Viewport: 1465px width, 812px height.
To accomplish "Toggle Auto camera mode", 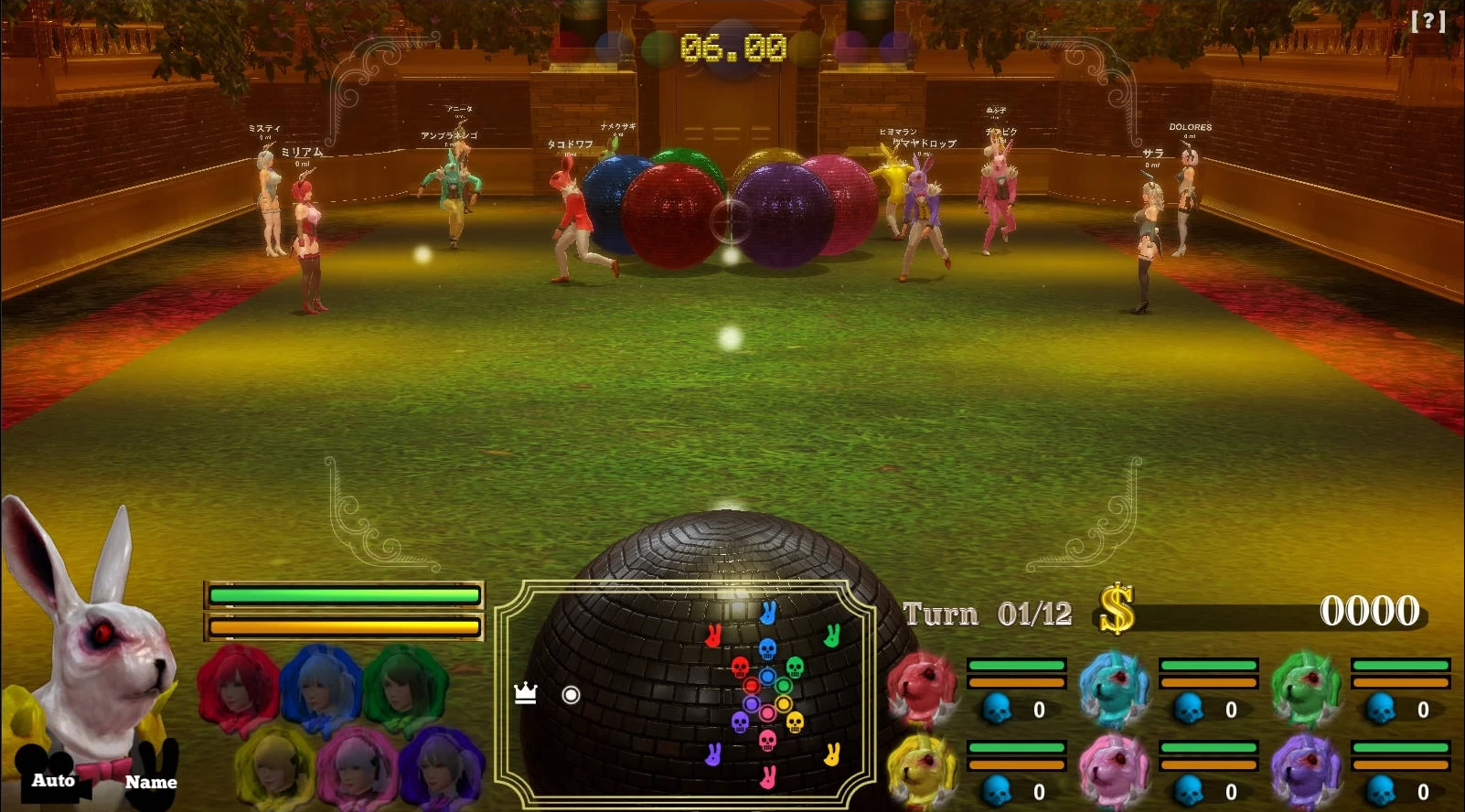I will (x=53, y=781).
